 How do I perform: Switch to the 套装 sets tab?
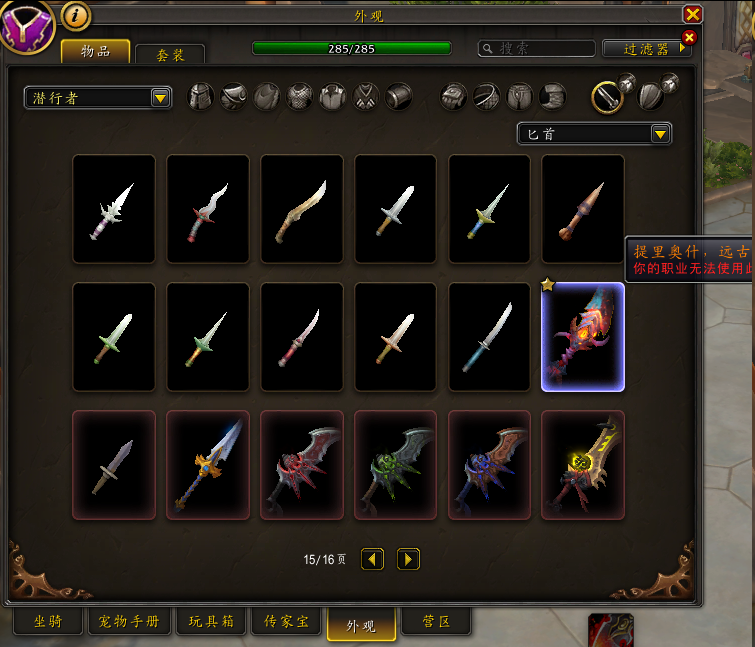click(x=170, y=55)
